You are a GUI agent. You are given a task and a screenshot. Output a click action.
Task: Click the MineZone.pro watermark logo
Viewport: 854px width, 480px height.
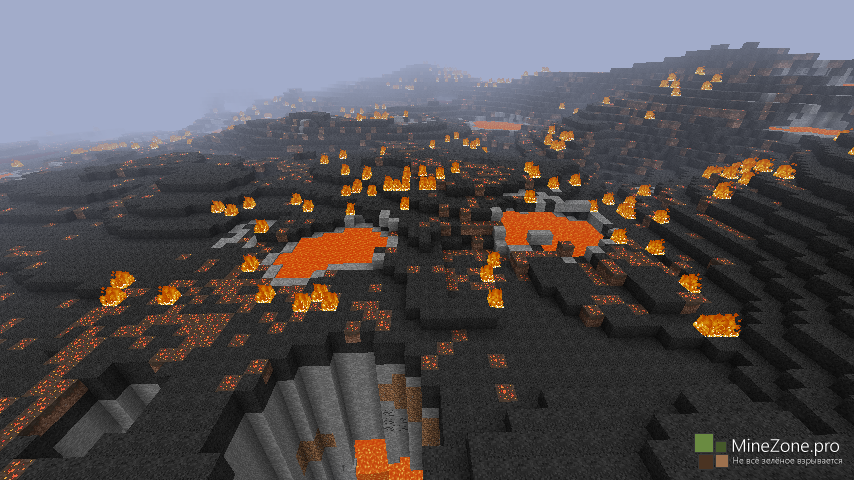point(712,451)
